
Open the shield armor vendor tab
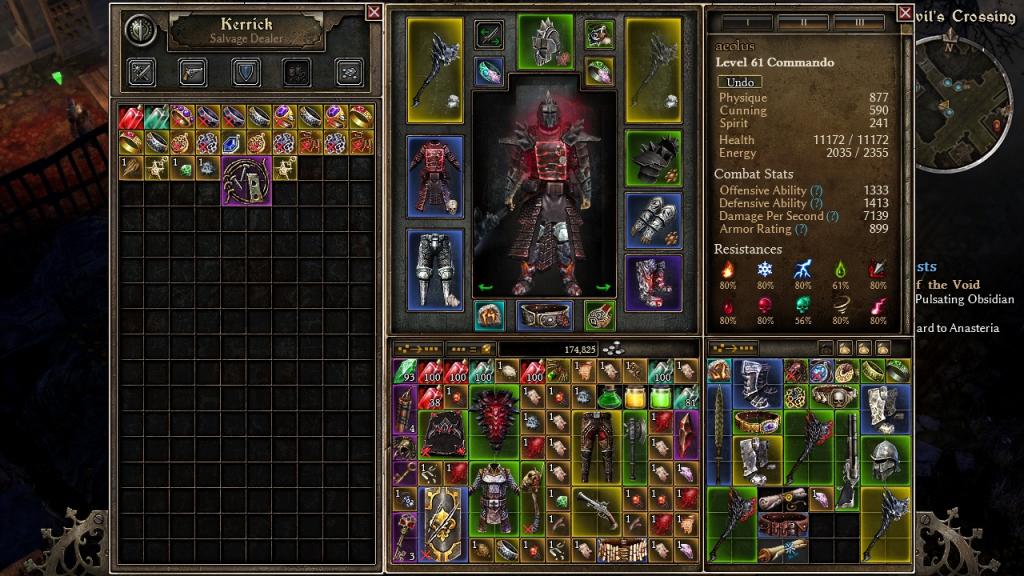click(245, 72)
